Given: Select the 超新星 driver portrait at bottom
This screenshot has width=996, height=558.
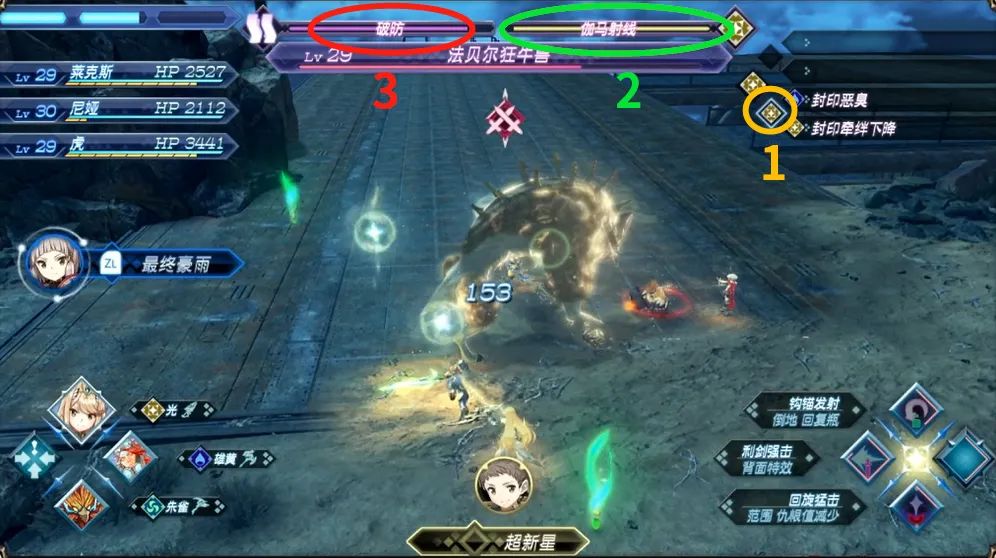Looking at the screenshot, I should 502,485.
